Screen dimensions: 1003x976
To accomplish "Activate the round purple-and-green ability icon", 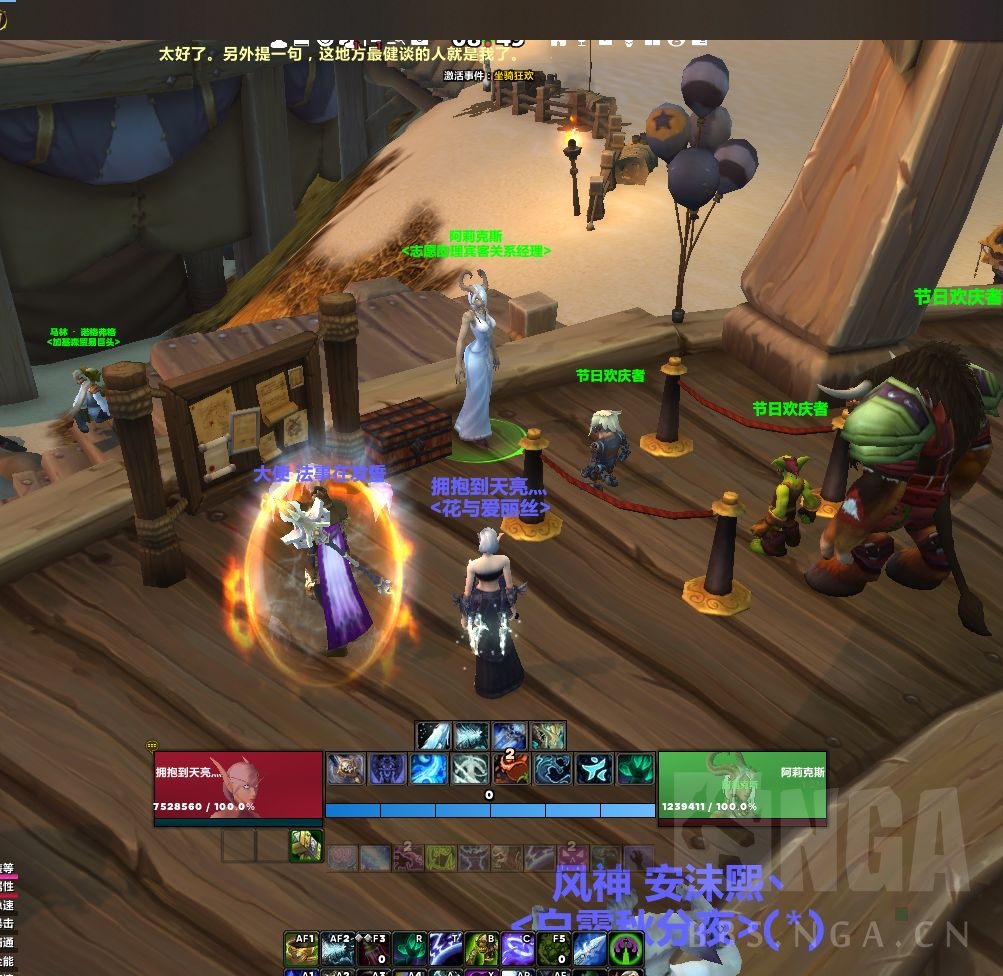I will coord(626,951).
